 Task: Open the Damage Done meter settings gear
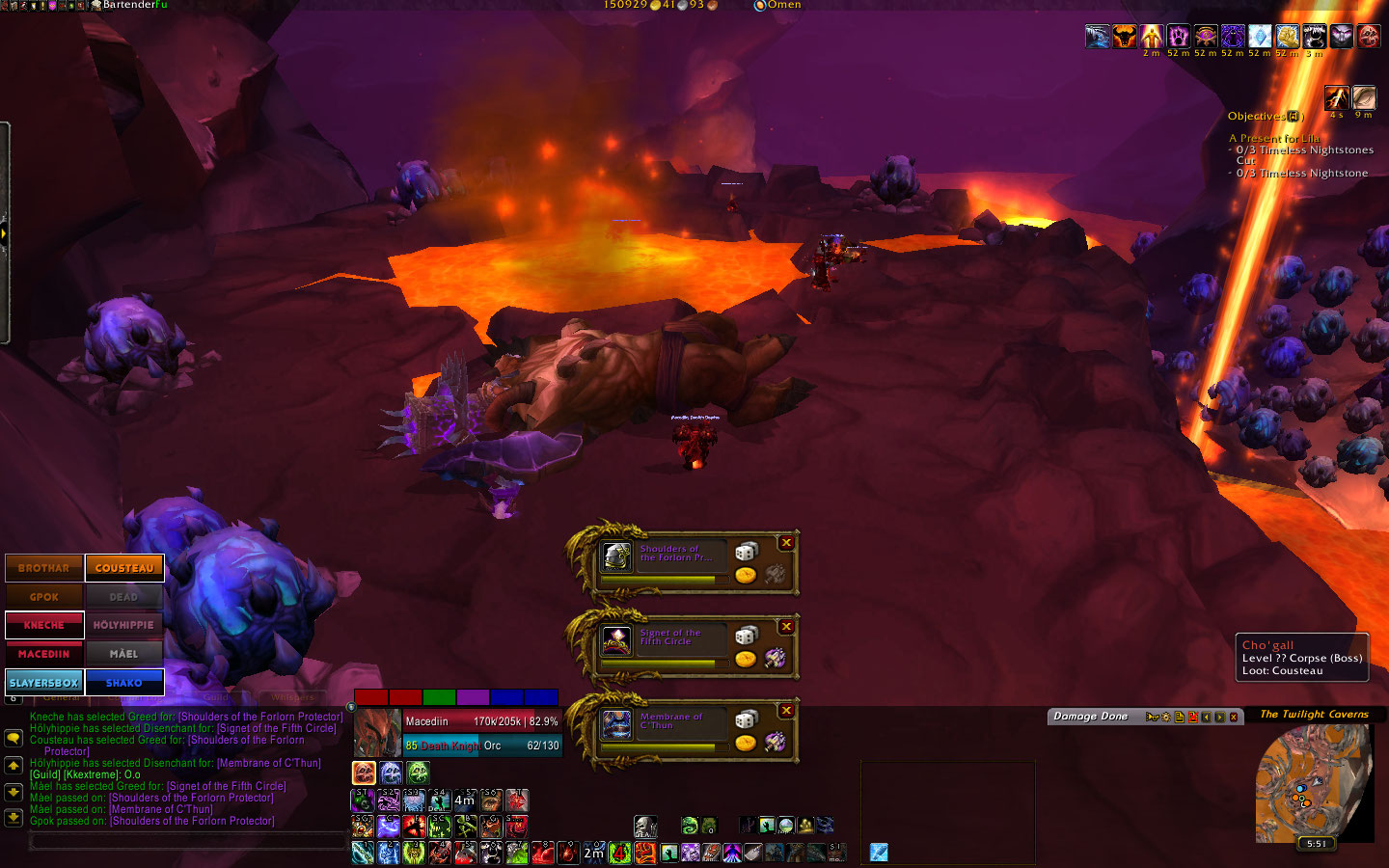click(x=1165, y=717)
